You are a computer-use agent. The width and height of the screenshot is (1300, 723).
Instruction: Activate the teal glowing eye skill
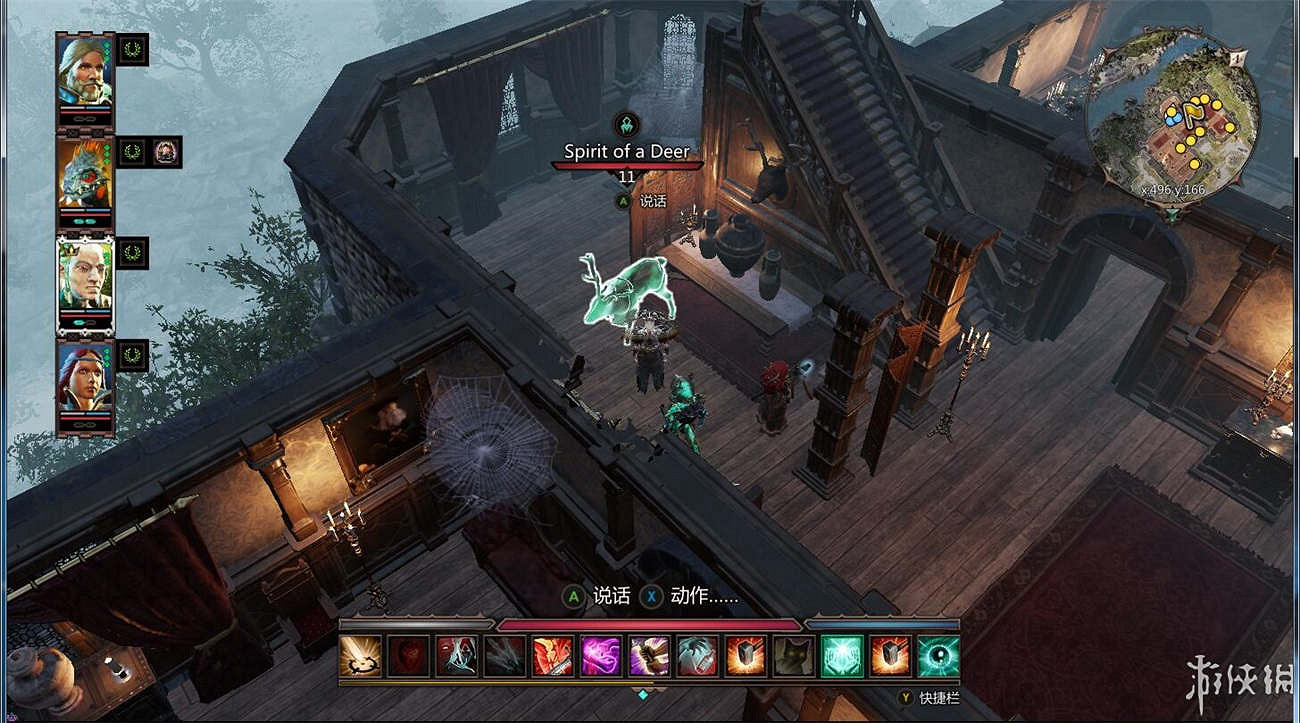click(x=939, y=655)
